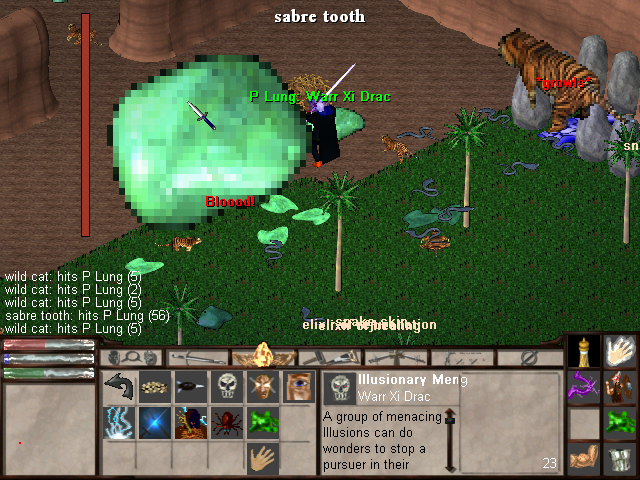Click the flexing arm icon

coord(585,458)
